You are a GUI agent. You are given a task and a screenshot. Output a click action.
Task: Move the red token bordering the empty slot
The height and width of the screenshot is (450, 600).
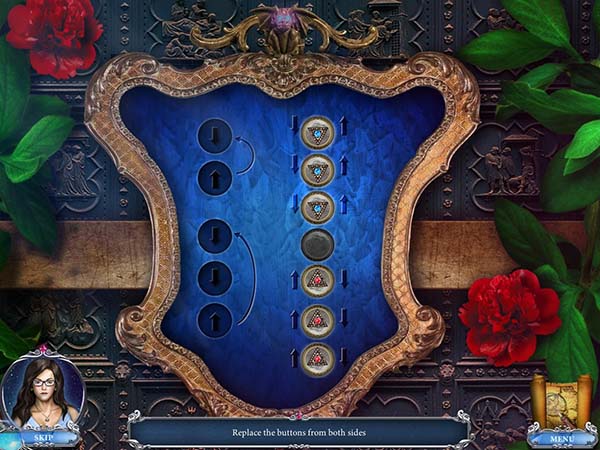(317, 282)
